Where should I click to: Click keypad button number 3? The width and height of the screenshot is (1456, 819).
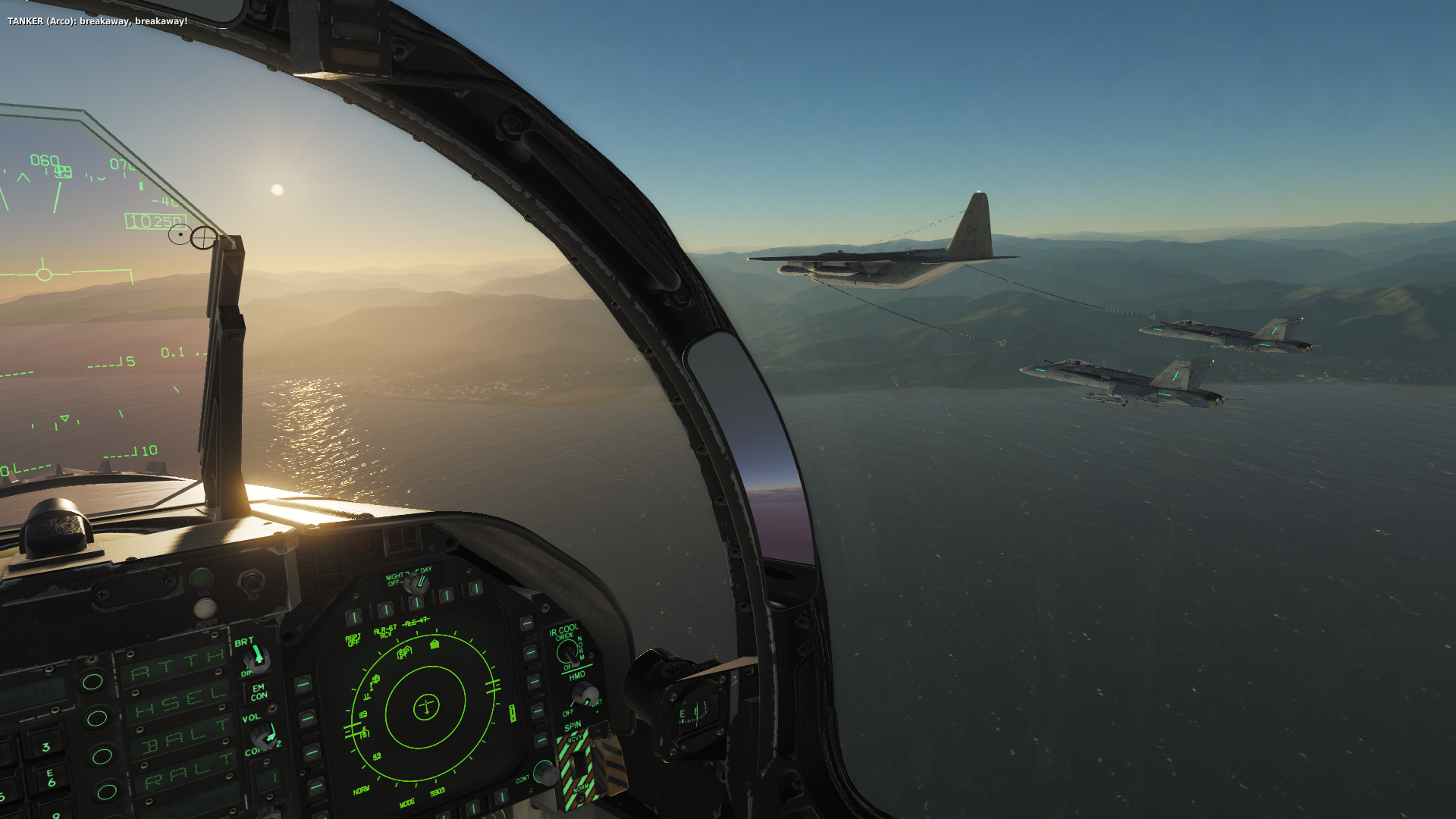45,747
